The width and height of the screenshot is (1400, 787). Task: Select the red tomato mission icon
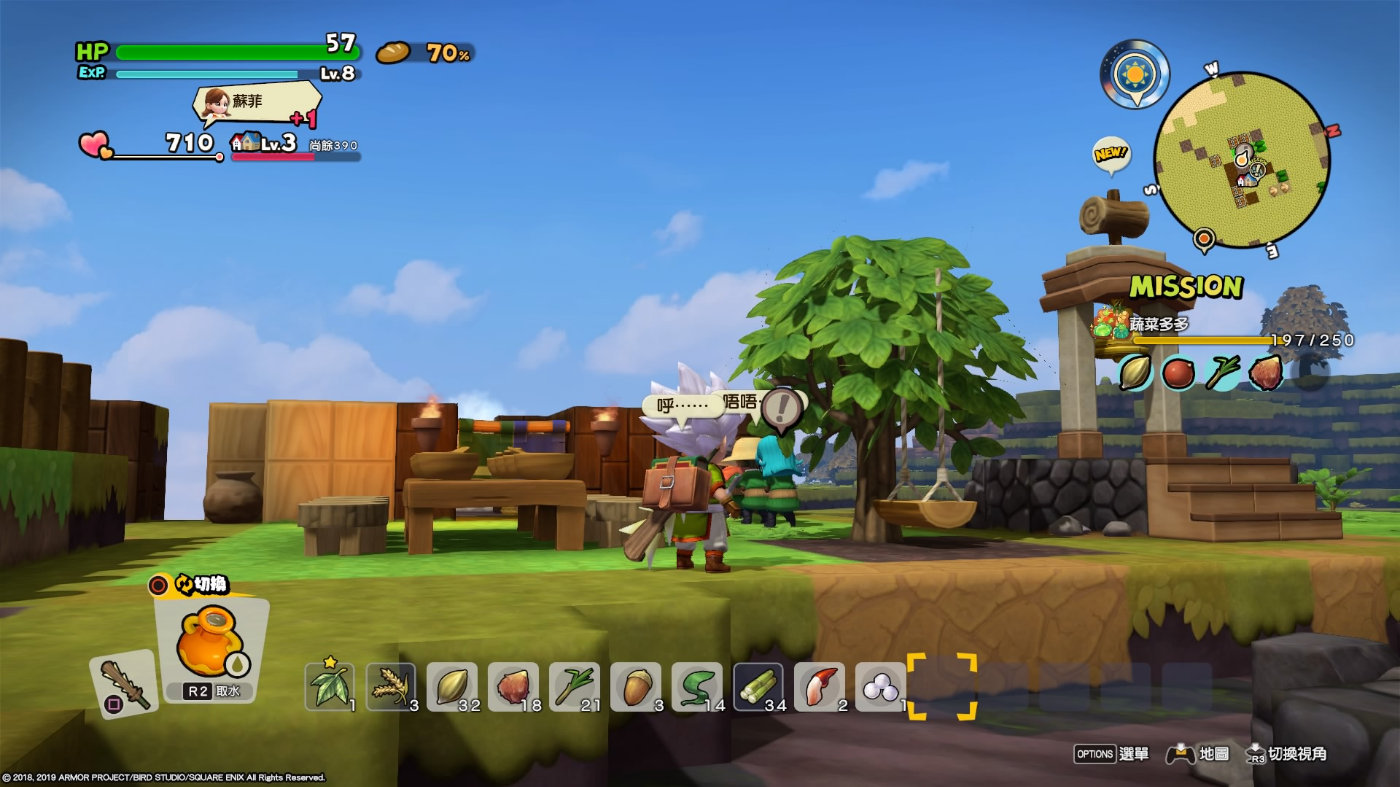click(x=1177, y=372)
